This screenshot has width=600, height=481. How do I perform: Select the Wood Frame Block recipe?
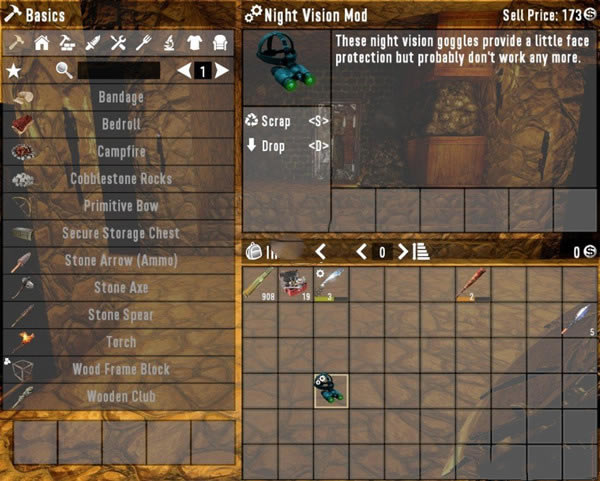120,369
